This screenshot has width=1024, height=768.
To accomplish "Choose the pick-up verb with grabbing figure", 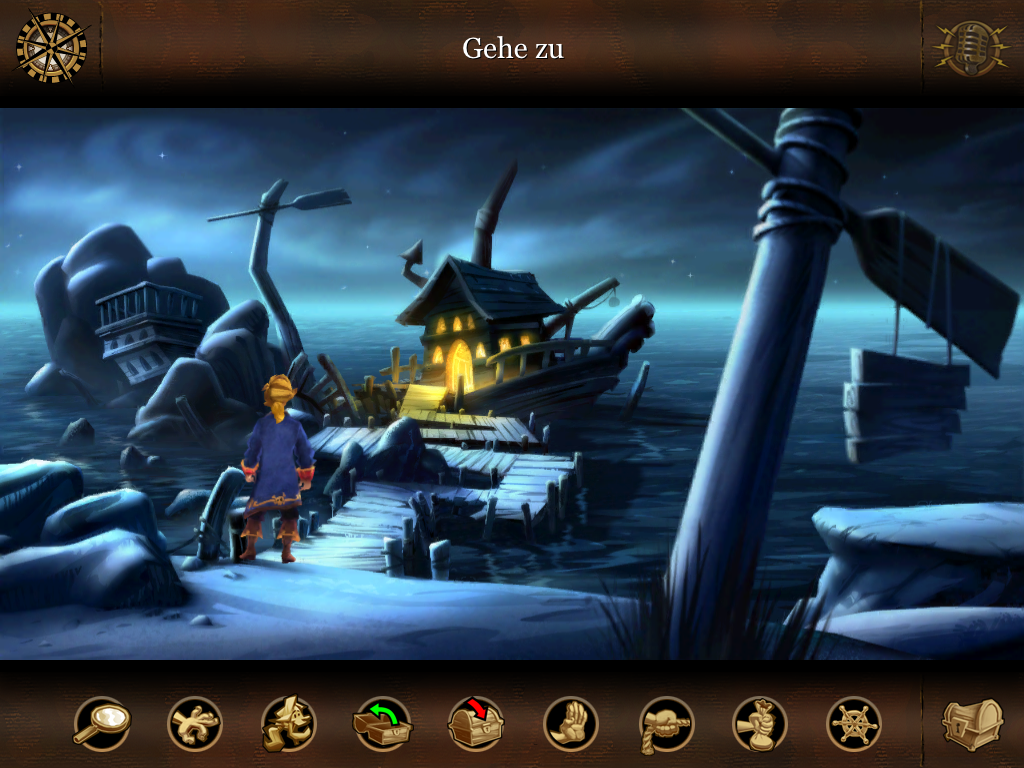I will tap(195, 723).
